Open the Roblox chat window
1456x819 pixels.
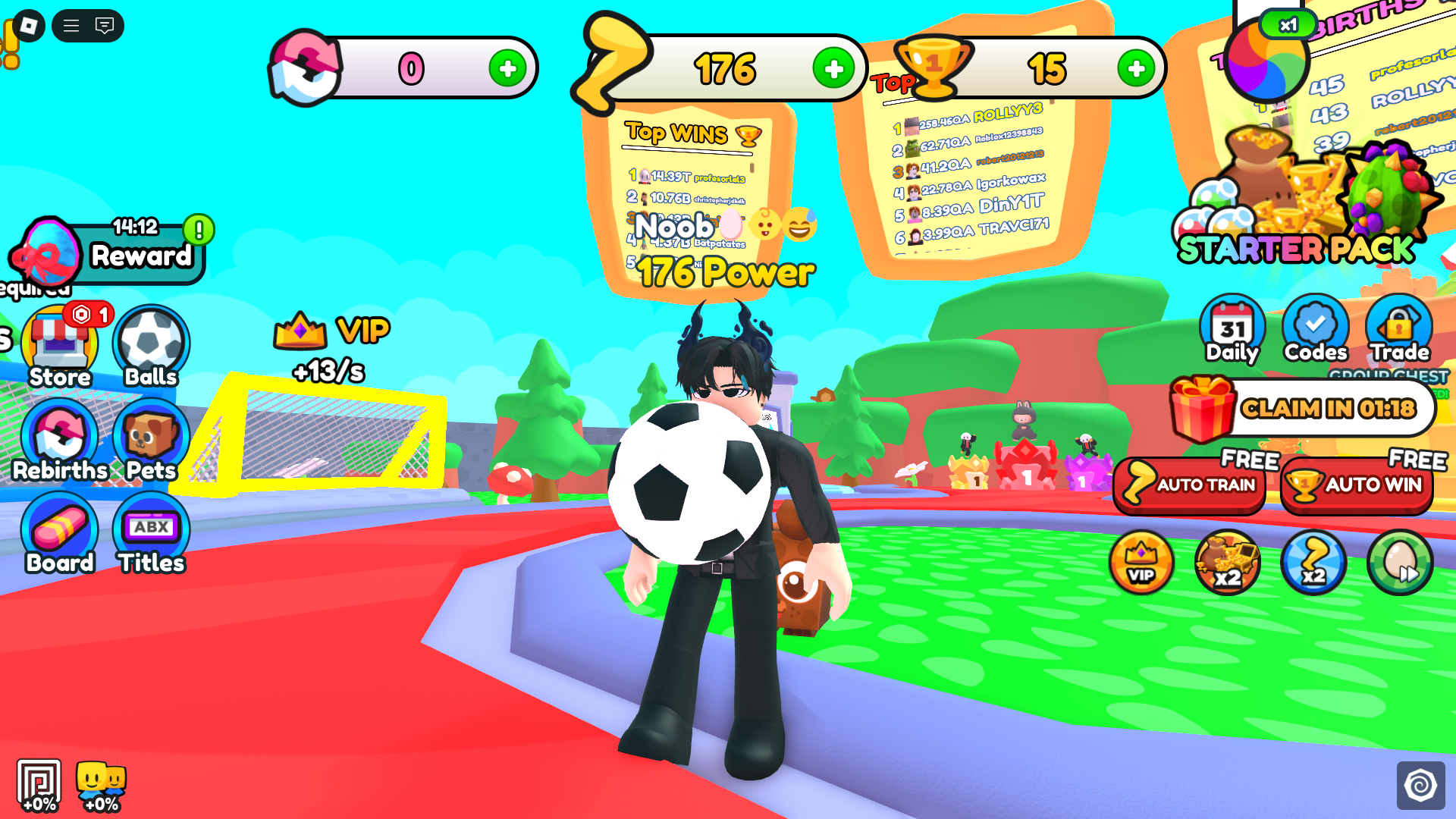click(x=106, y=25)
